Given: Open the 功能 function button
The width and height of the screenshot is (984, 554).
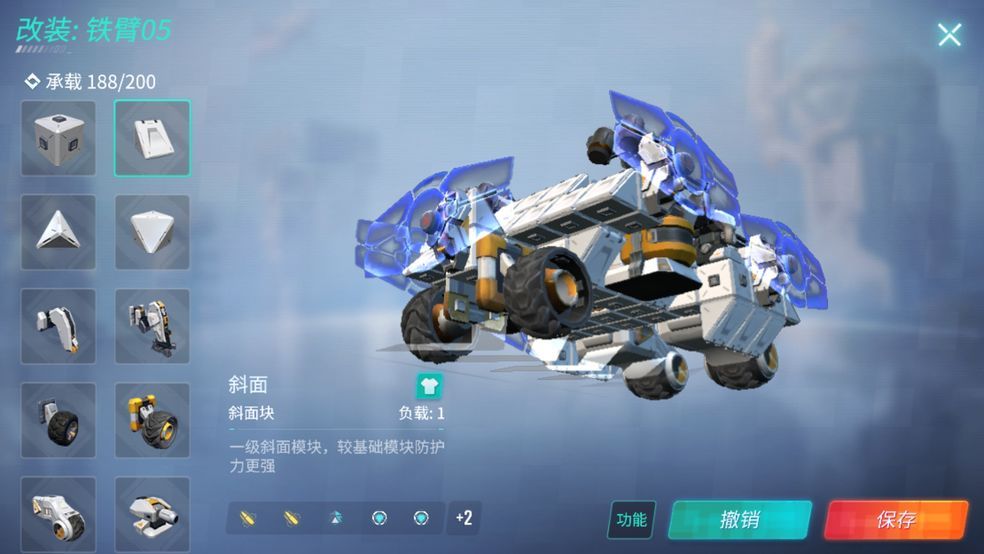Looking at the screenshot, I should click(x=631, y=519).
